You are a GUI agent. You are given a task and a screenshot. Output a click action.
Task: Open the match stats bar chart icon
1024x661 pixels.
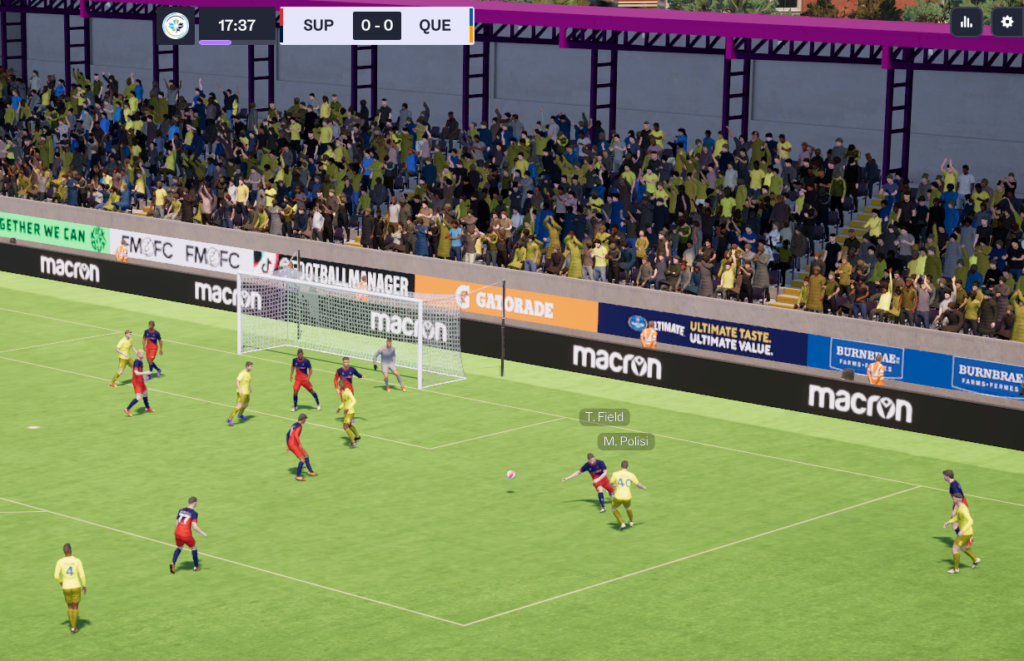(966, 21)
